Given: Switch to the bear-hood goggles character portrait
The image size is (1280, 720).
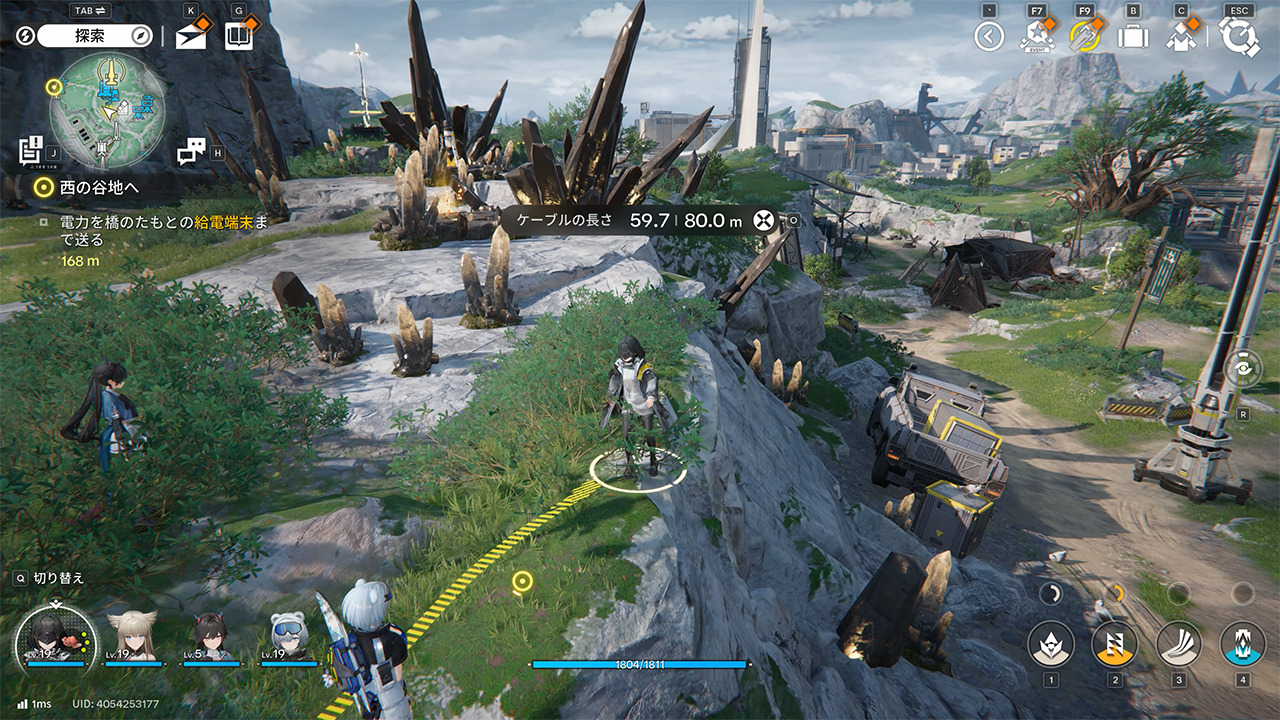Looking at the screenshot, I should point(288,636).
